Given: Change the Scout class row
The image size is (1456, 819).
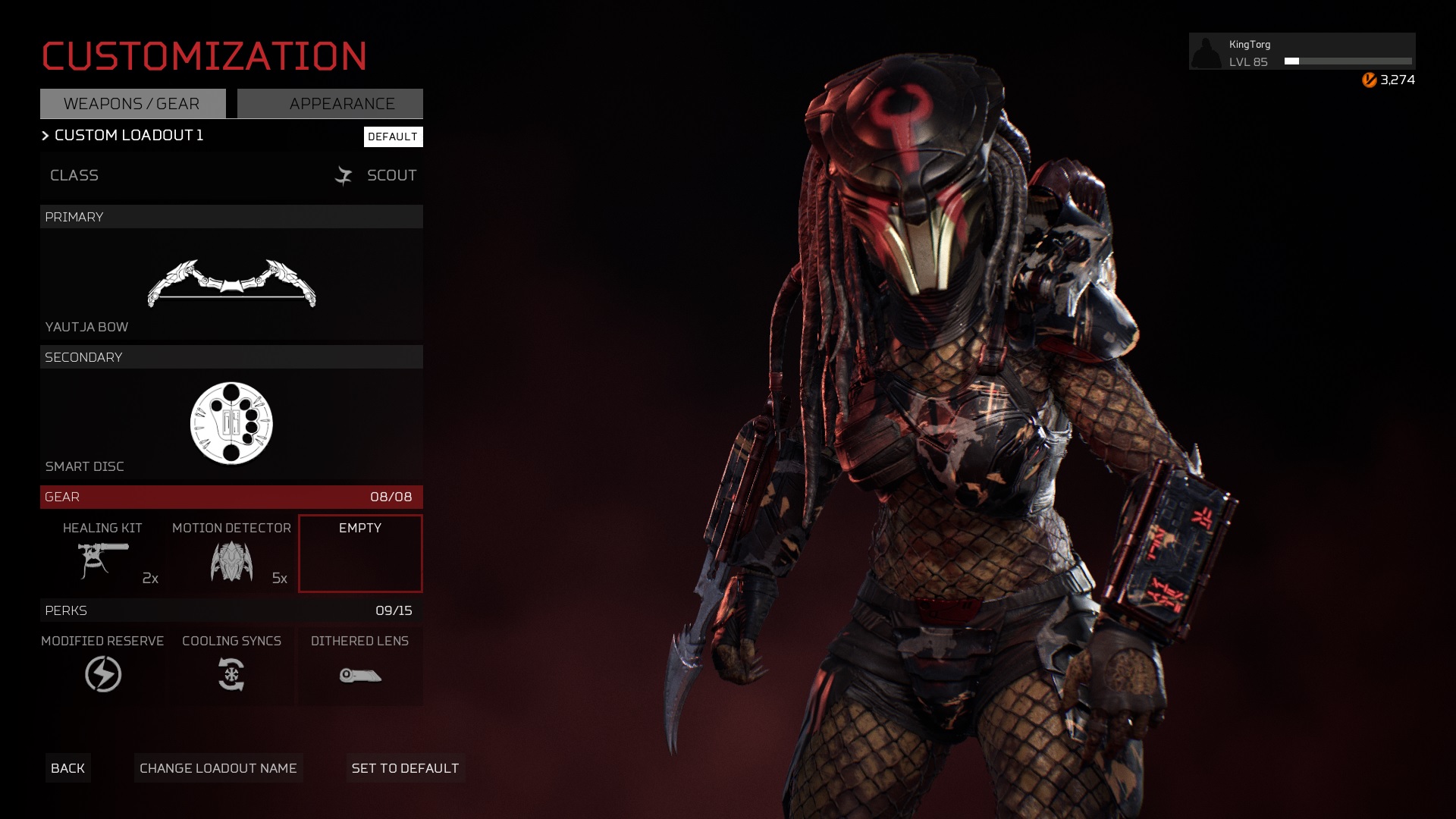Looking at the screenshot, I should tap(231, 175).
